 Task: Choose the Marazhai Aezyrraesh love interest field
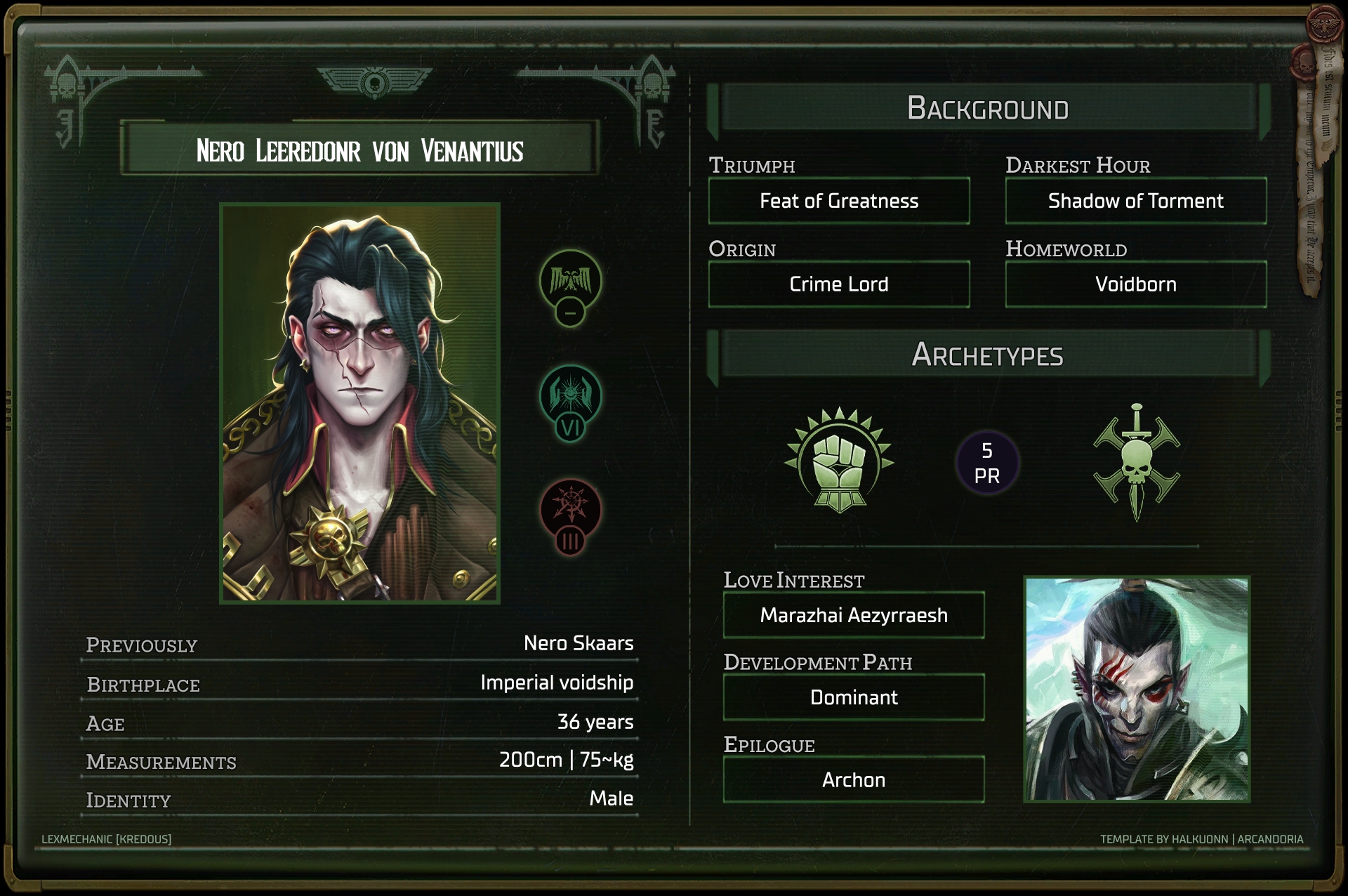[854, 616]
